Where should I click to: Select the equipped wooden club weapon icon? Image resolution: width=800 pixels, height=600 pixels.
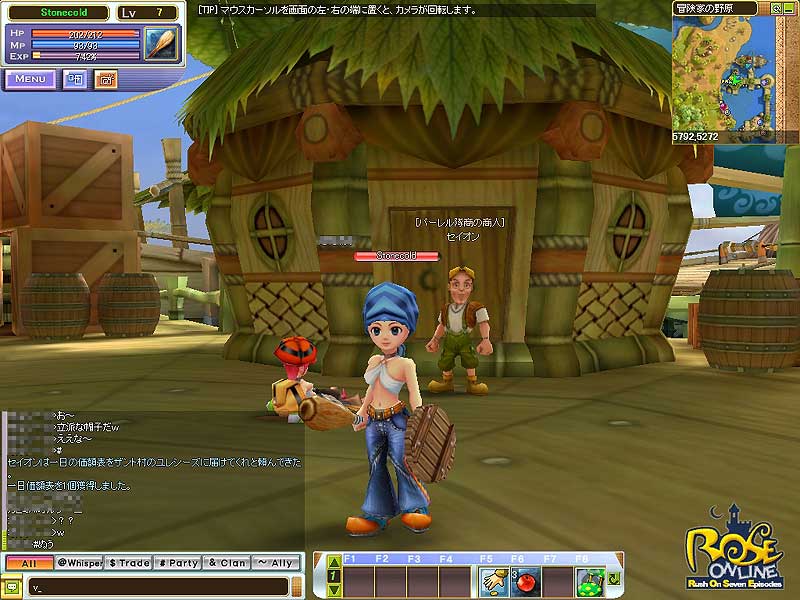160,45
